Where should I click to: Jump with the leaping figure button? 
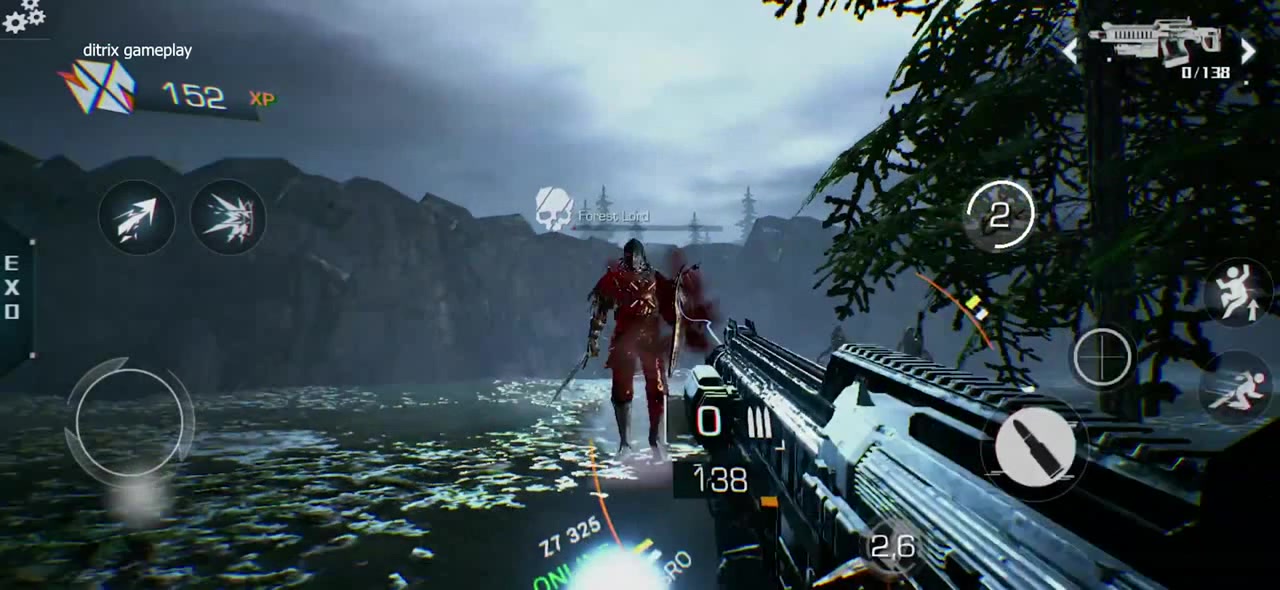pyautogui.click(x=1240, y=294)
